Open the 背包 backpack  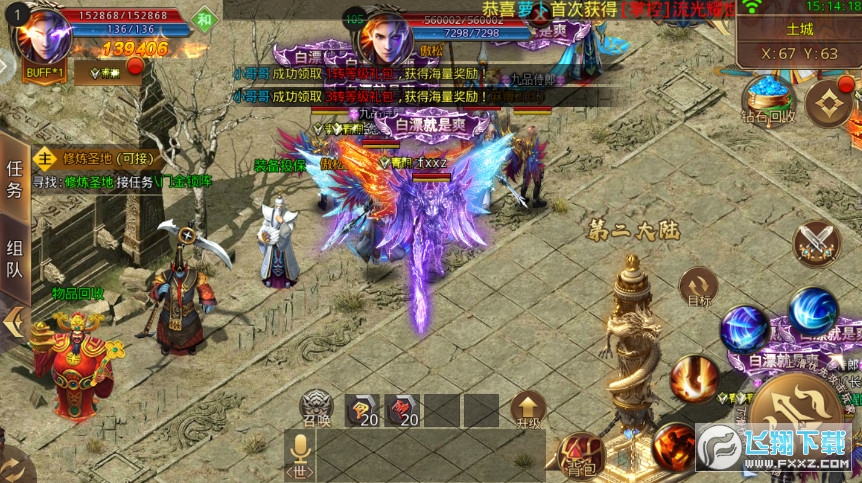click(x=582, y=455)
